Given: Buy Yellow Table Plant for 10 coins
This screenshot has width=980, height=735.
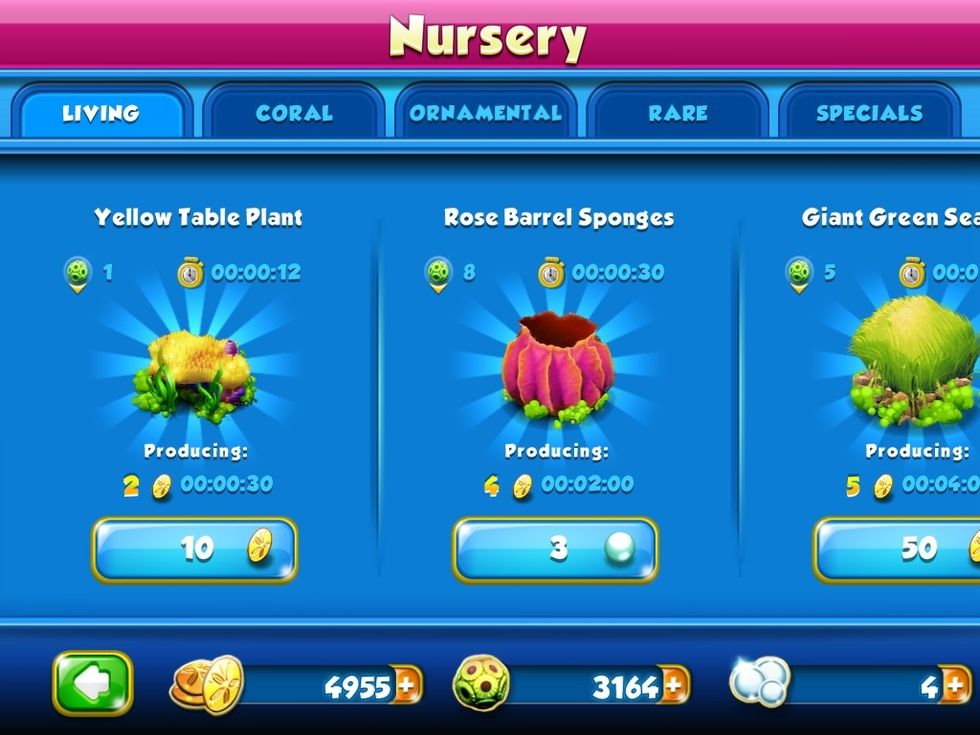Looking at the screenshot, I should (196, 549).
